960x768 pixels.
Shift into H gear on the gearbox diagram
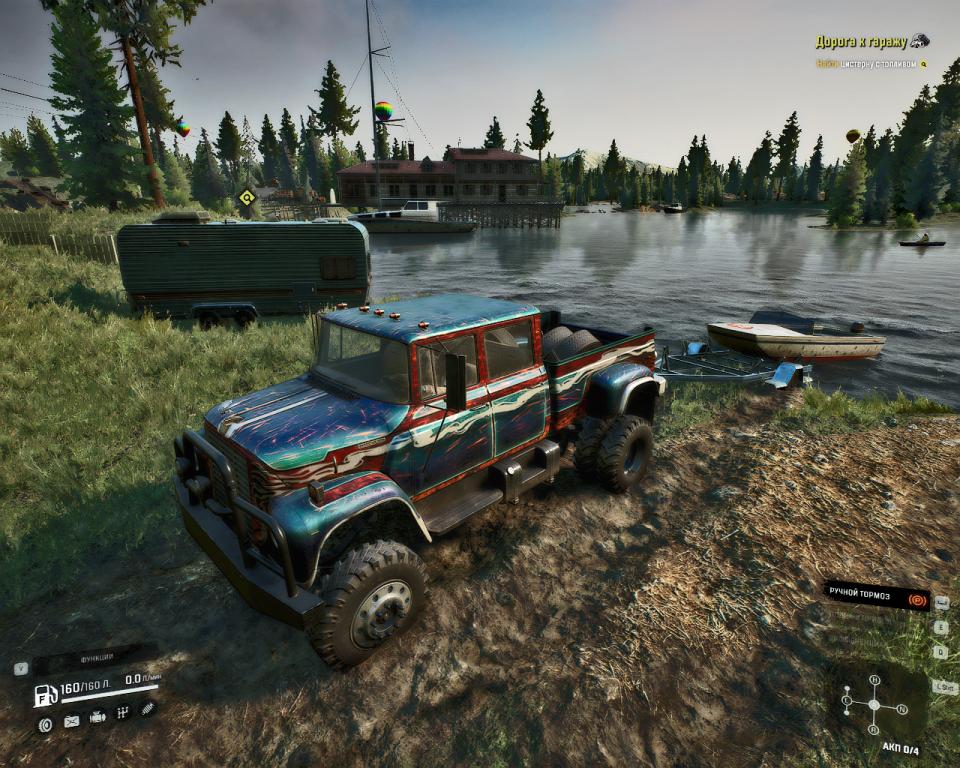click(874, 680)
